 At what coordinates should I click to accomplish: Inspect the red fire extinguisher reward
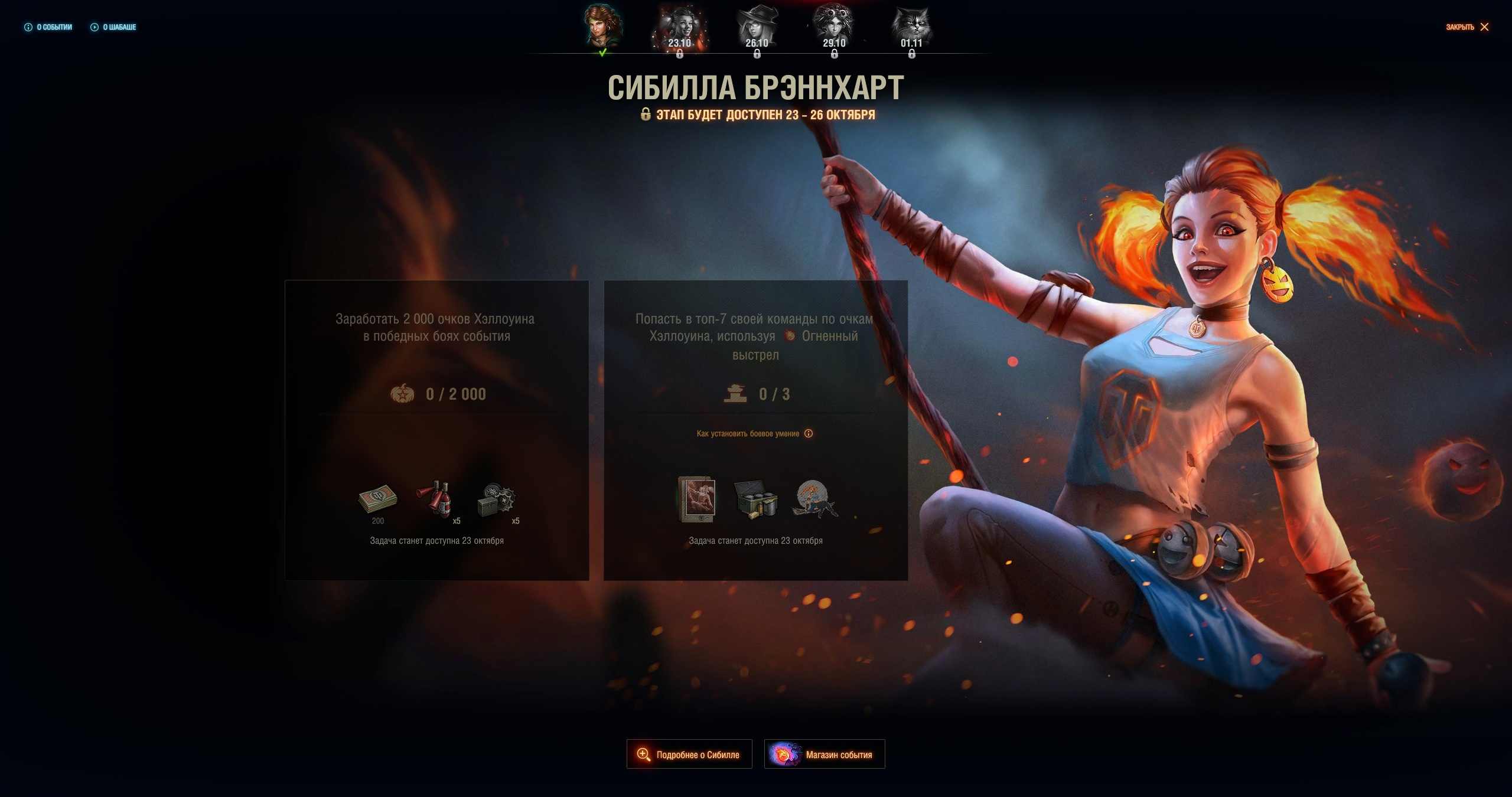point(436,499)
